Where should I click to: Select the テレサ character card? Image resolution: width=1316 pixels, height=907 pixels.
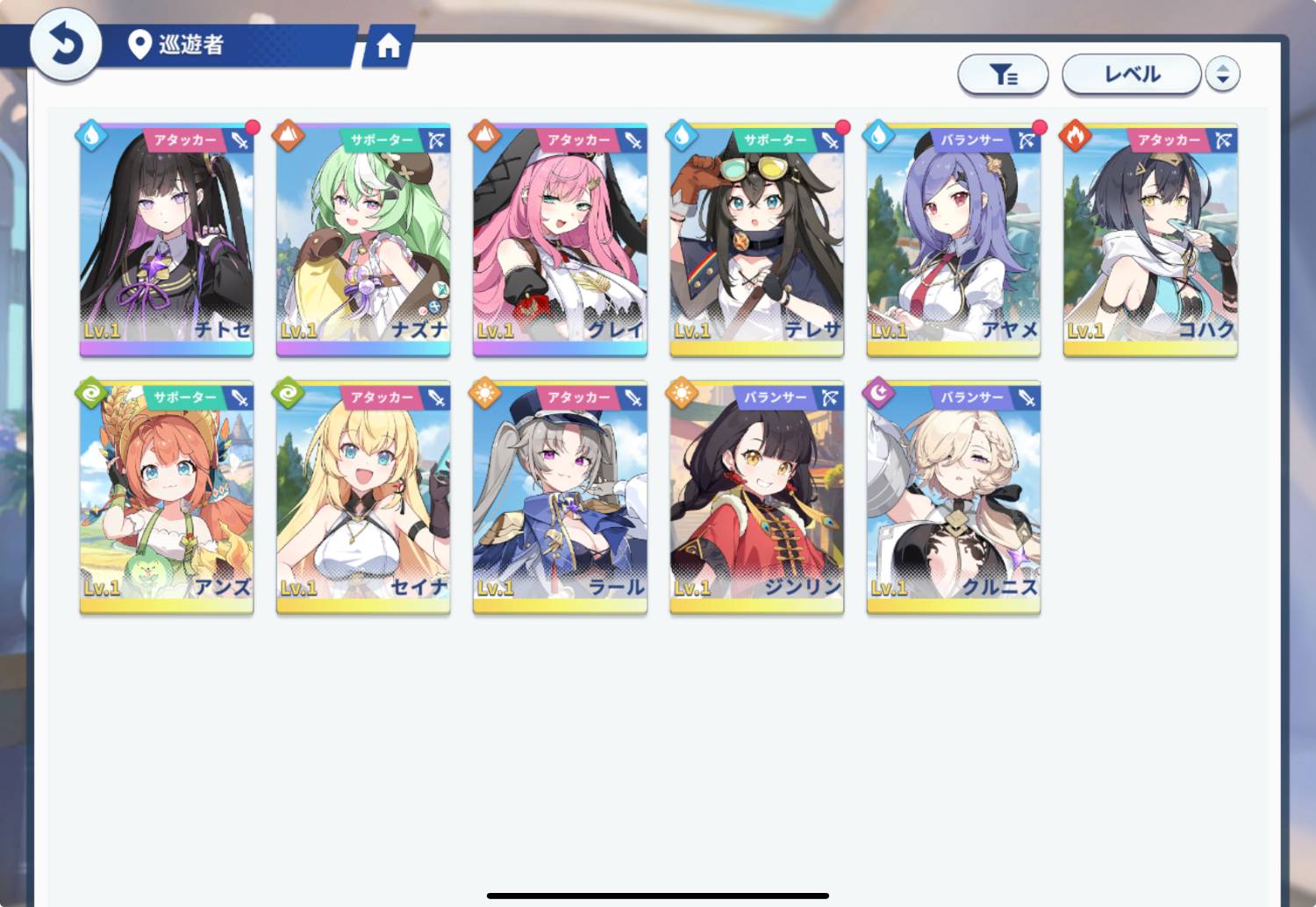pyautogui.click(x=756, y=239)
